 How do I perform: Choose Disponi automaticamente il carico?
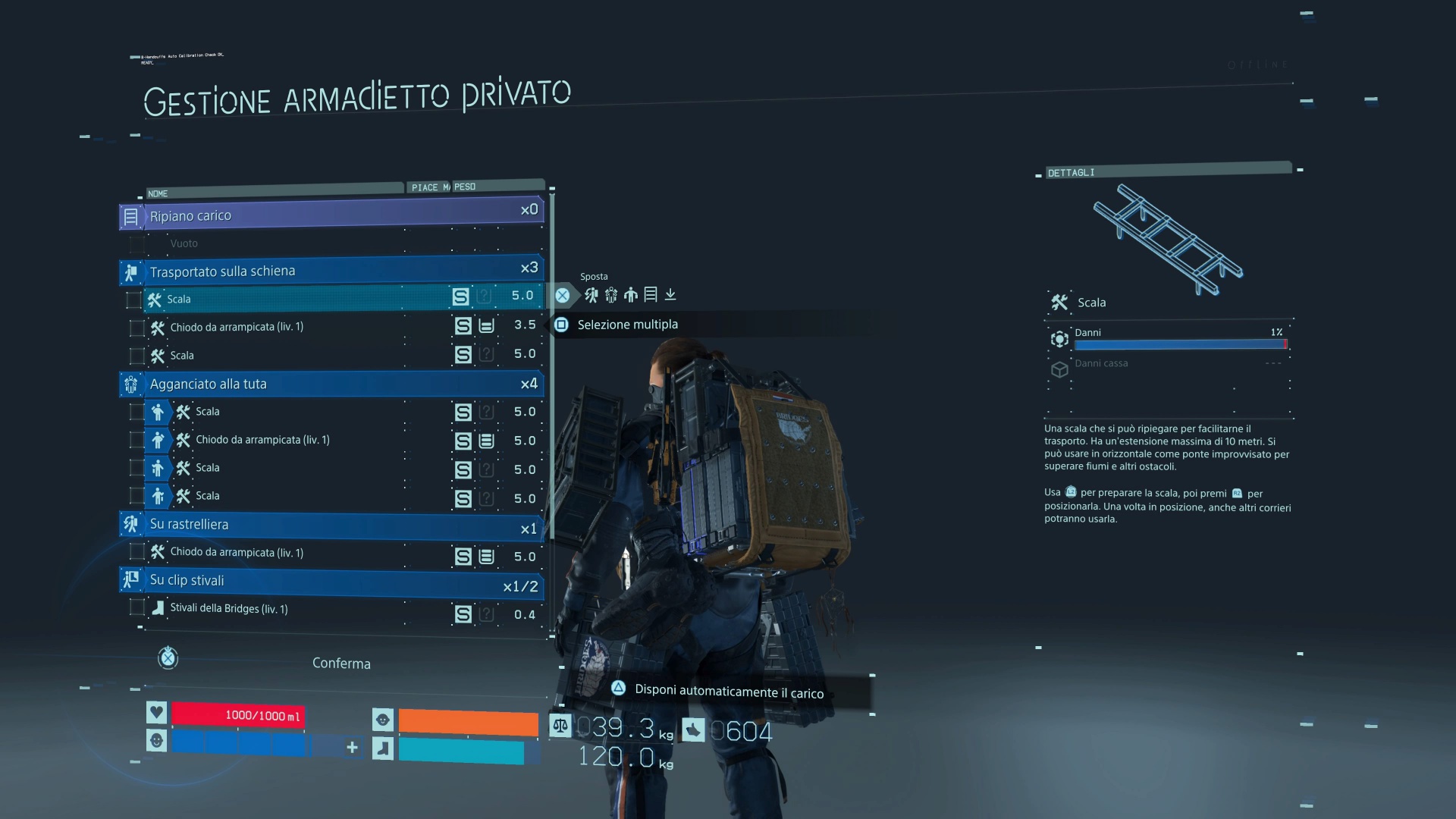tap(728, 692)
